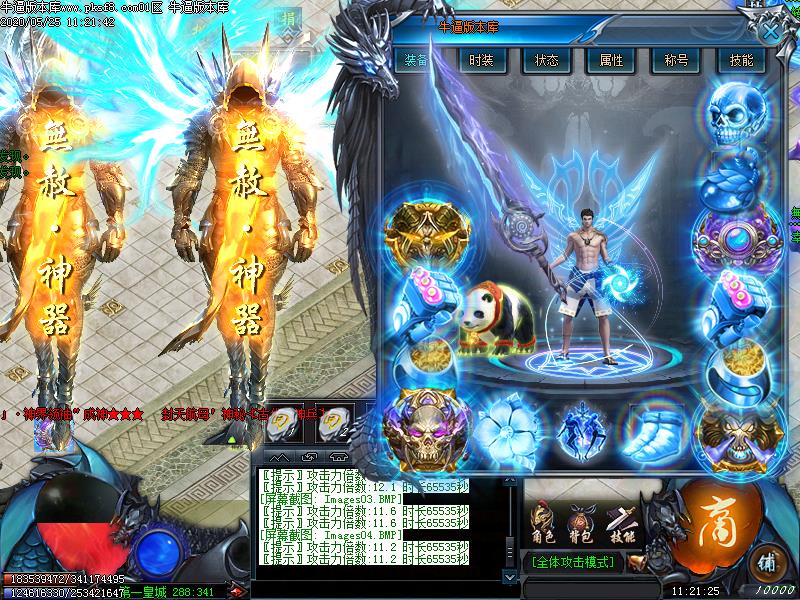
Task: Open the 角色 character menu
Action: click(546, 525)
